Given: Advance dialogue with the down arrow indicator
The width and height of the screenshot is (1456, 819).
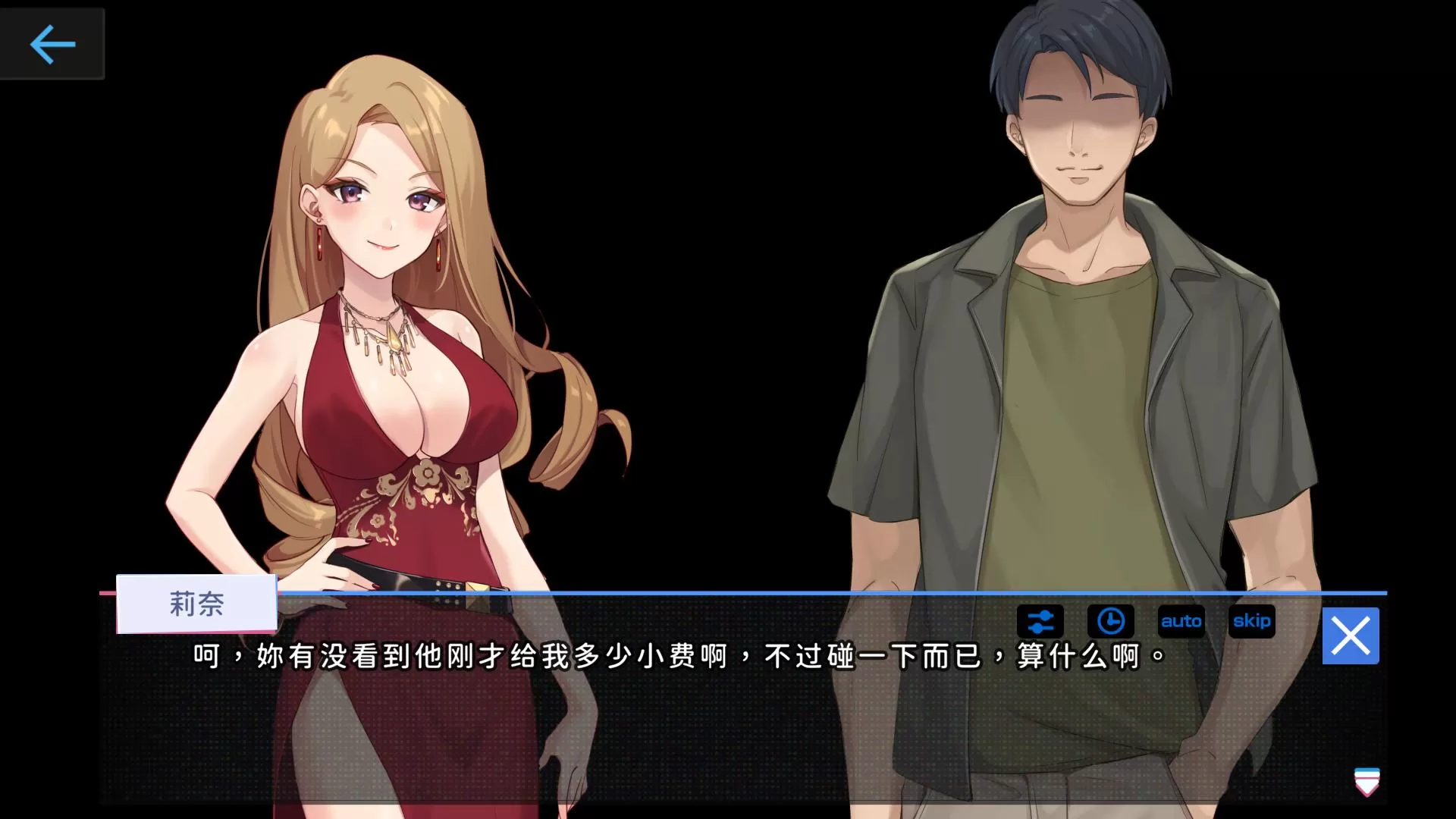Looking at the screenshot, I should point(1367,782).
